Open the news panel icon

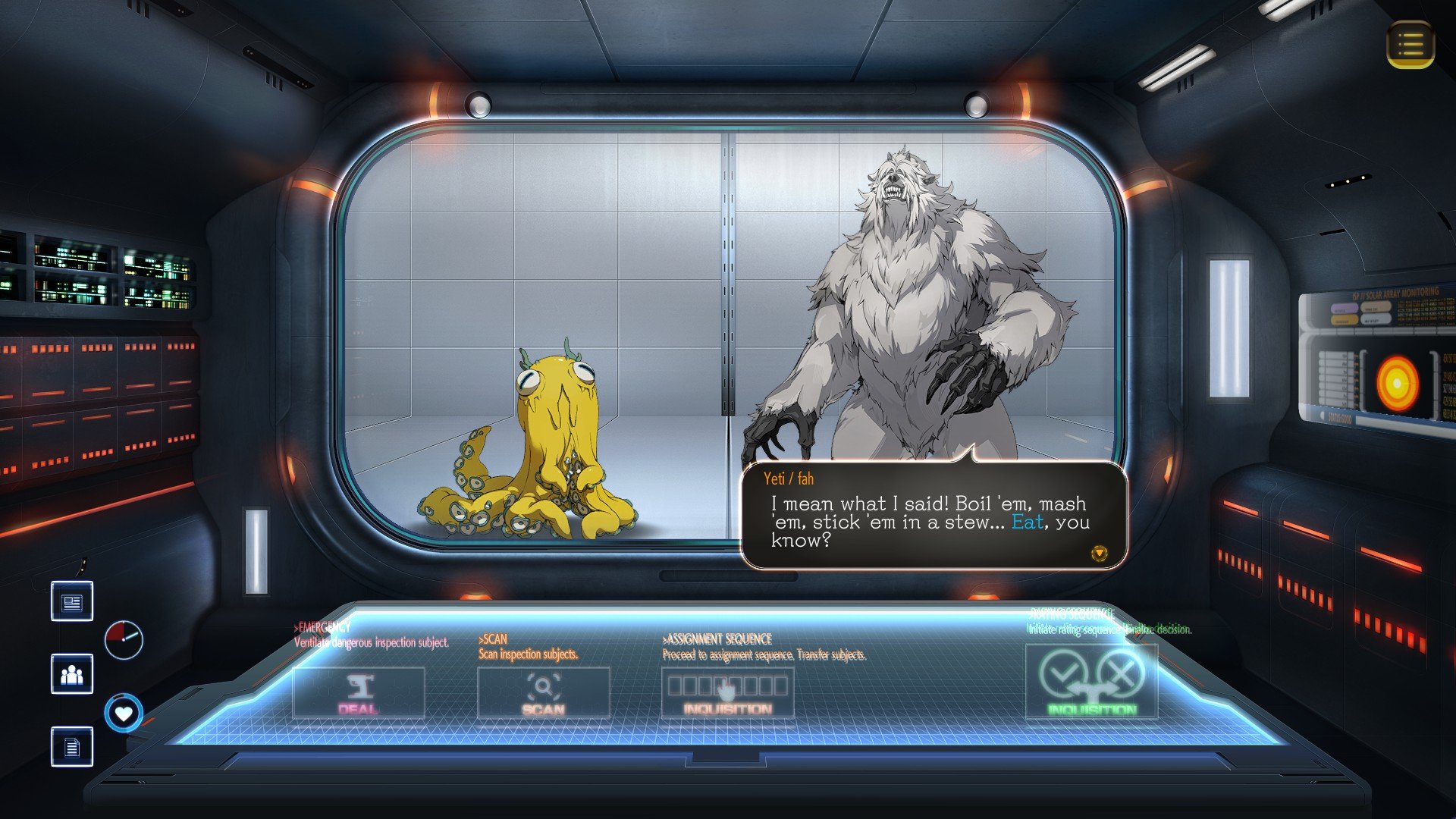72,601
